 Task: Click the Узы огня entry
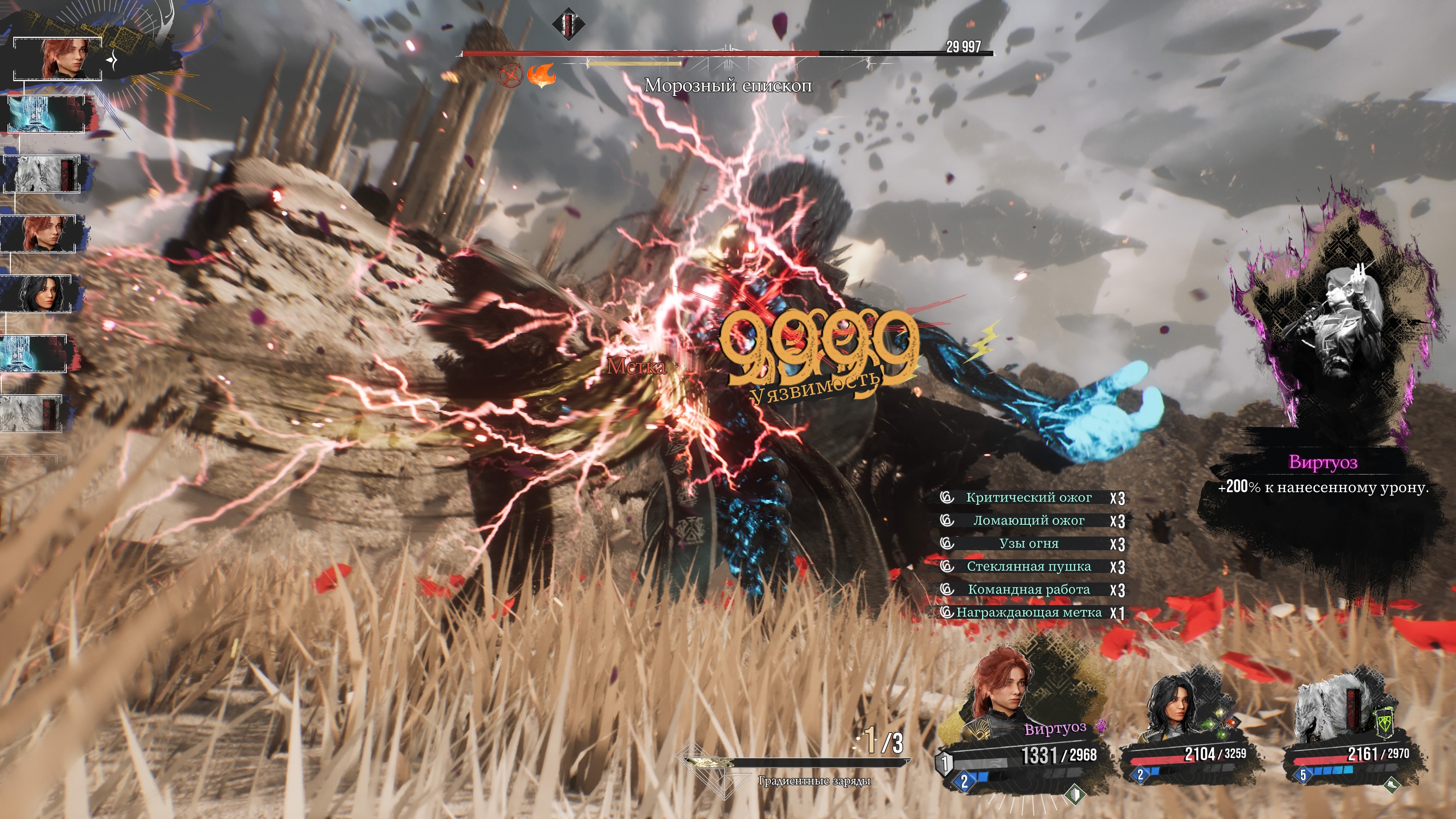tap(1028, 544)
